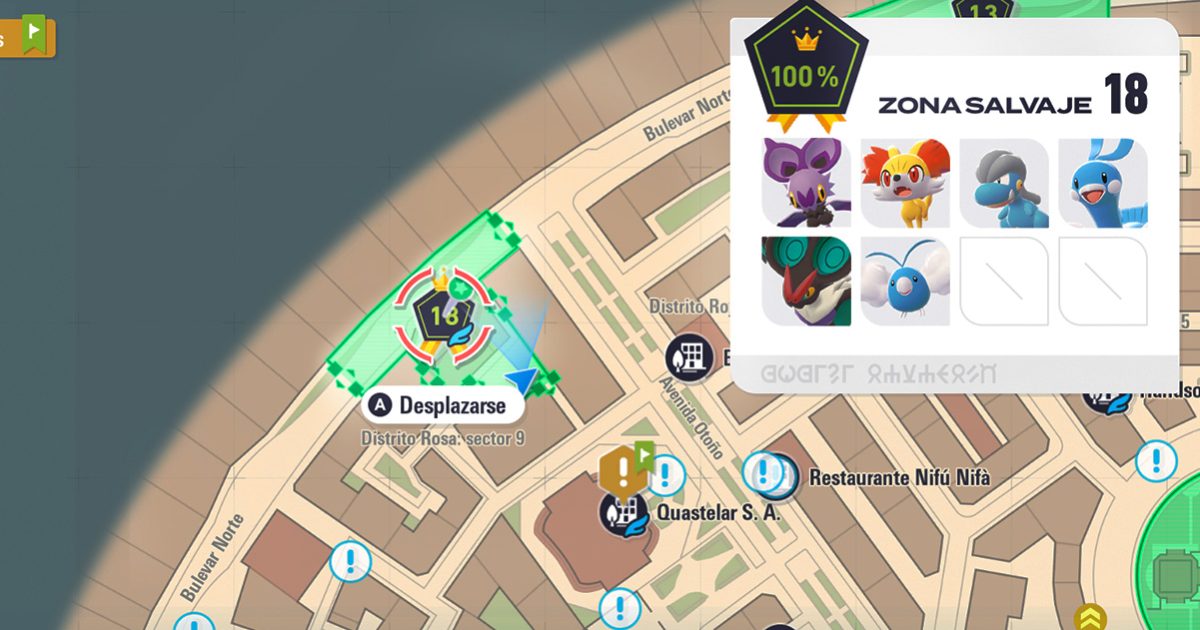Select the Quastelar S. A. building marker
1200x630 pixels.
622,512
